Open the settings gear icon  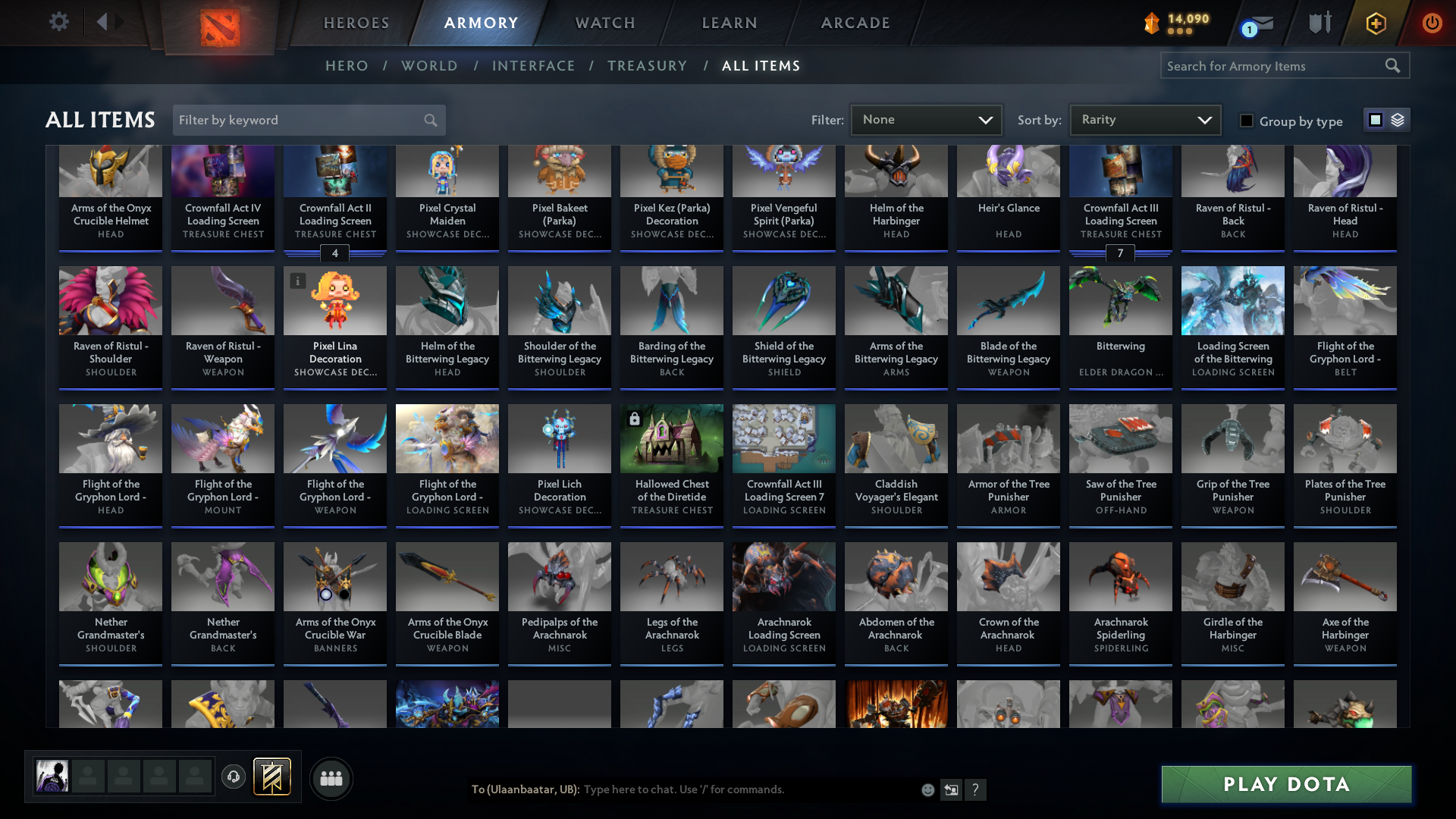pyautogui.click(x=58, y=21)
